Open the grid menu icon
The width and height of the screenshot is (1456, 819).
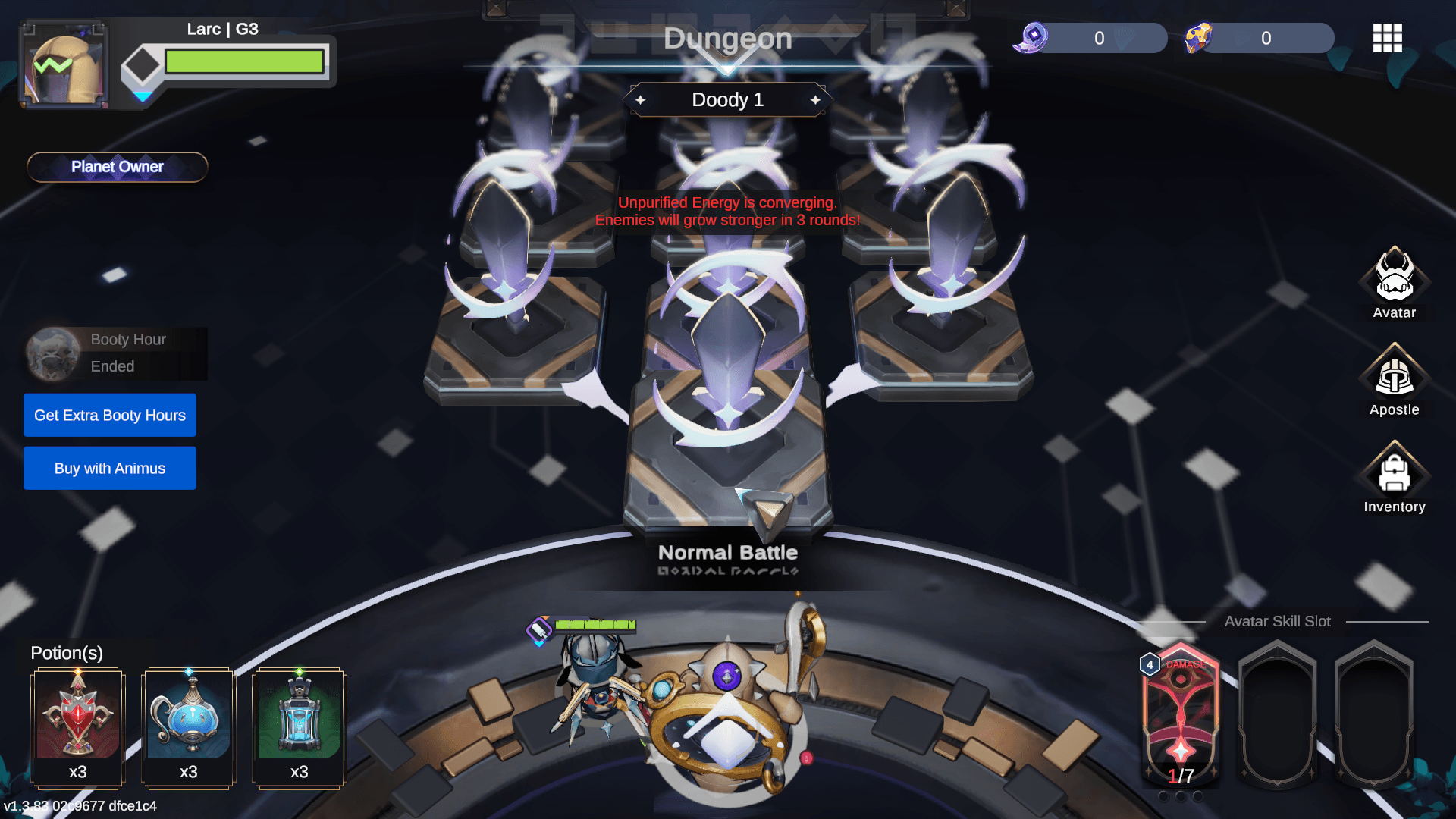pos(1387,38)
